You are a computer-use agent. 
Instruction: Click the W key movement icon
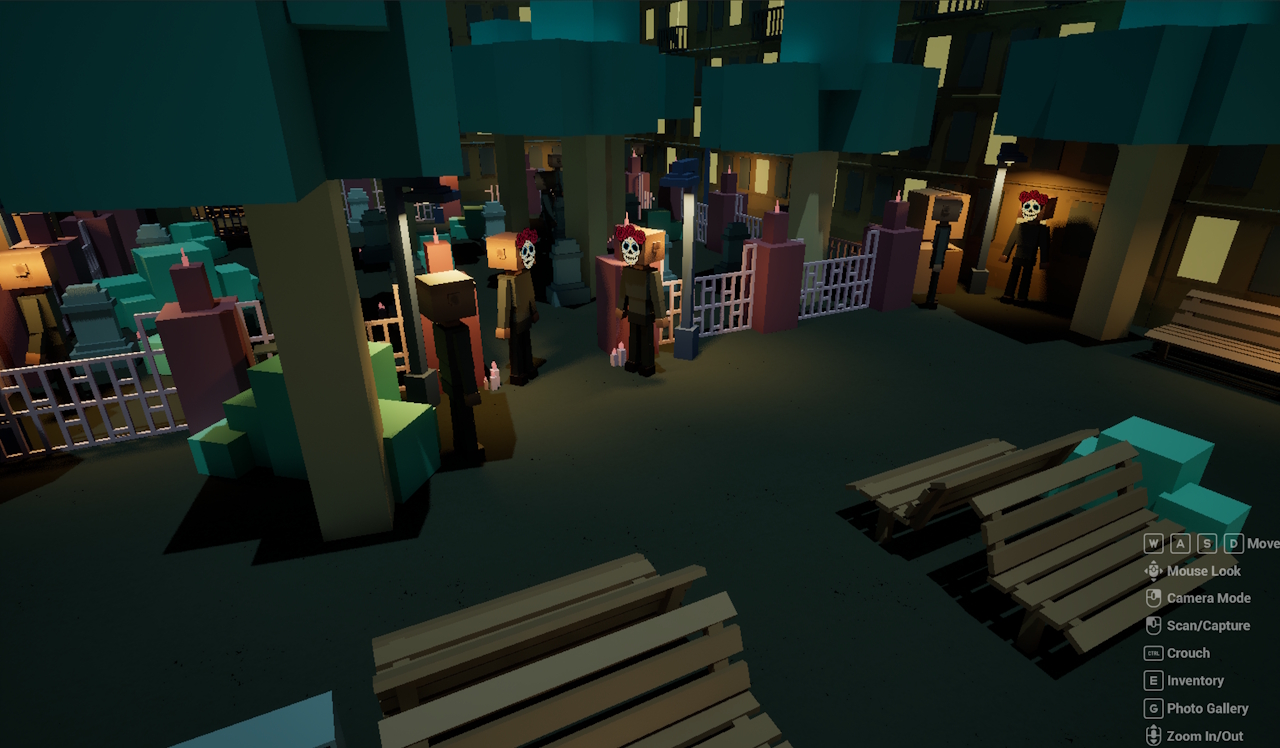coord(1154,543)
